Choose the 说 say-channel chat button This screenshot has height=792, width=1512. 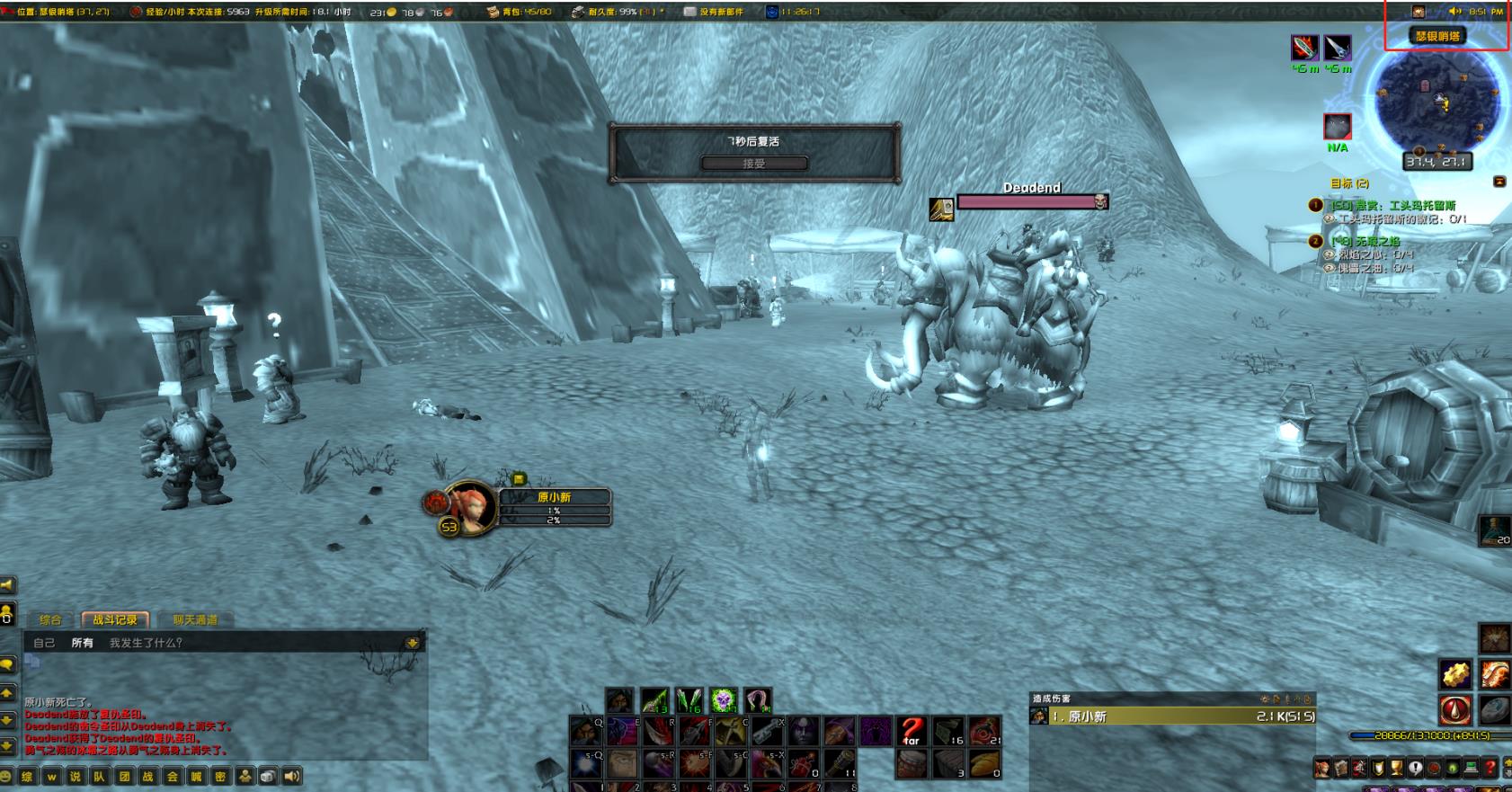coord(76,777)
